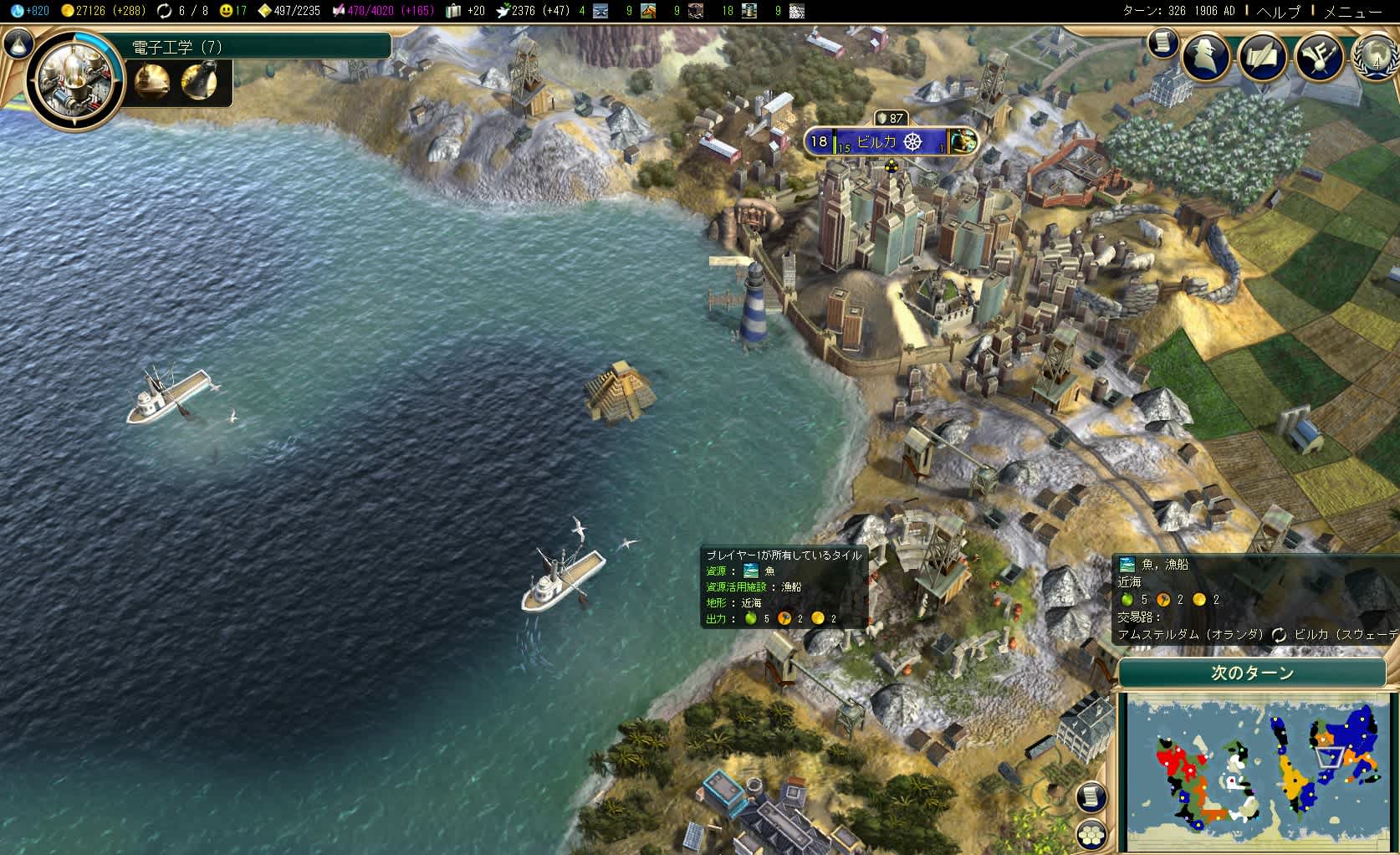Open the World Congress globe icon
The height and width of the screenshot is (855, 1400).
tap(1377, 57)
